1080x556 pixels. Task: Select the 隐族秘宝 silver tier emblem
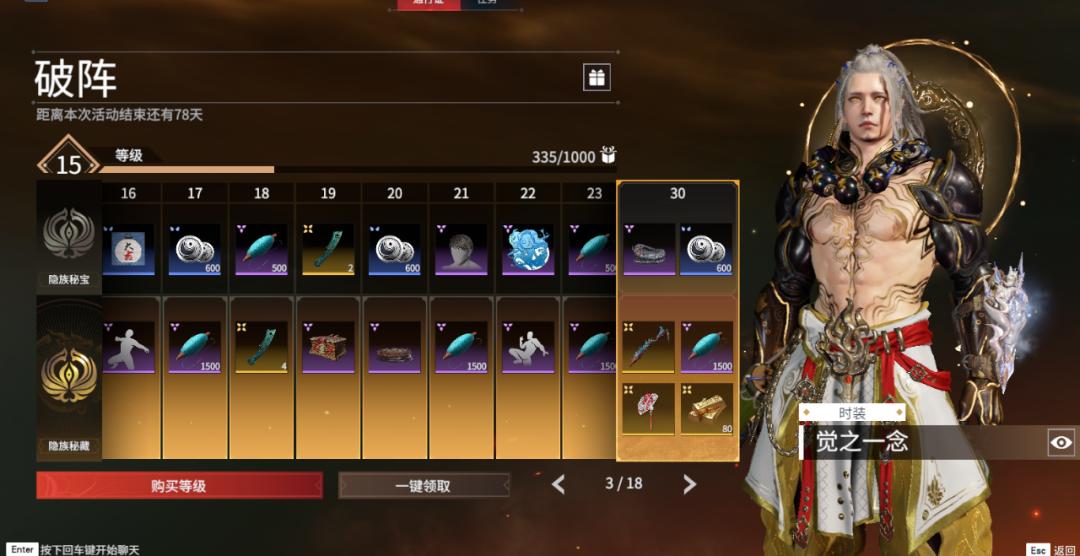pyautogui.click(x=69, y=236)
